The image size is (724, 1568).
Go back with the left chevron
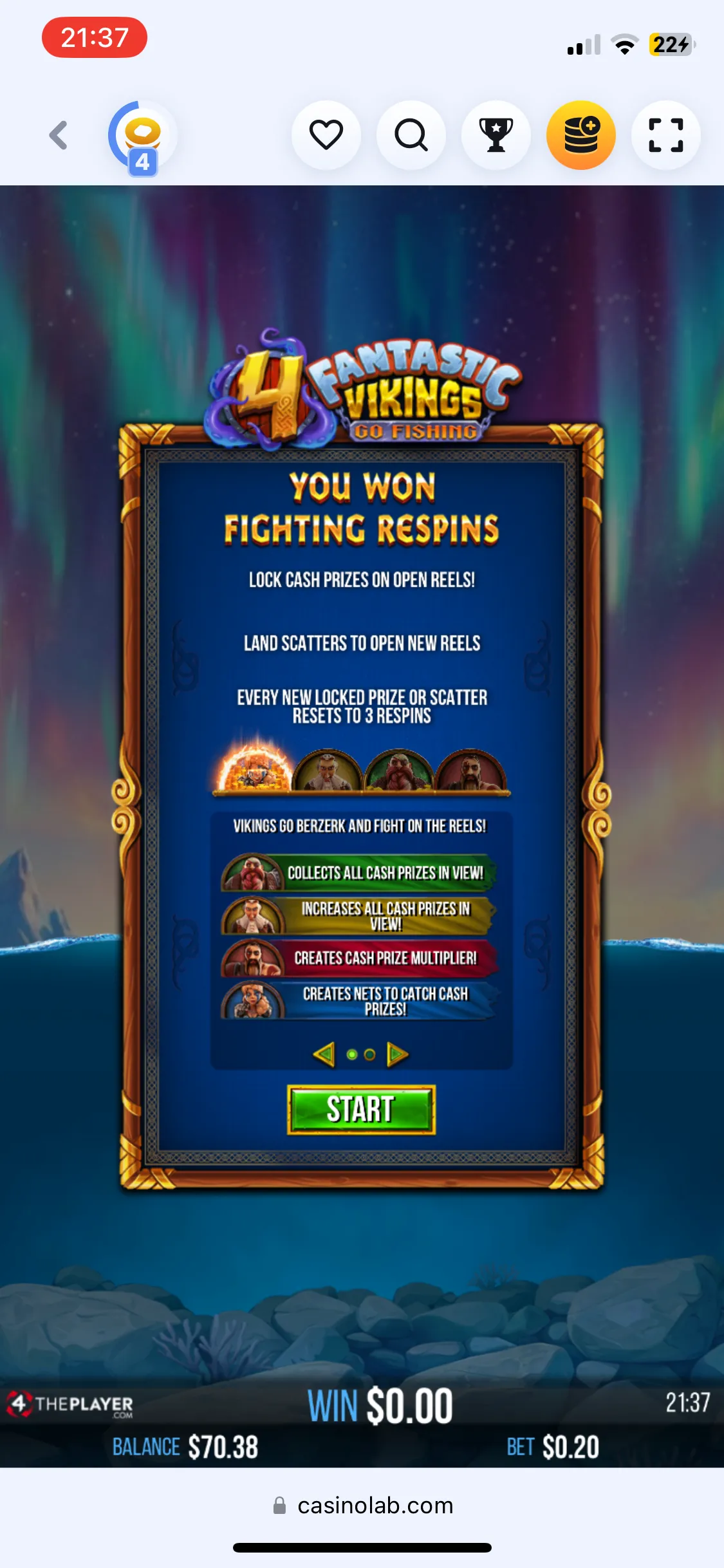pos(59,135)
